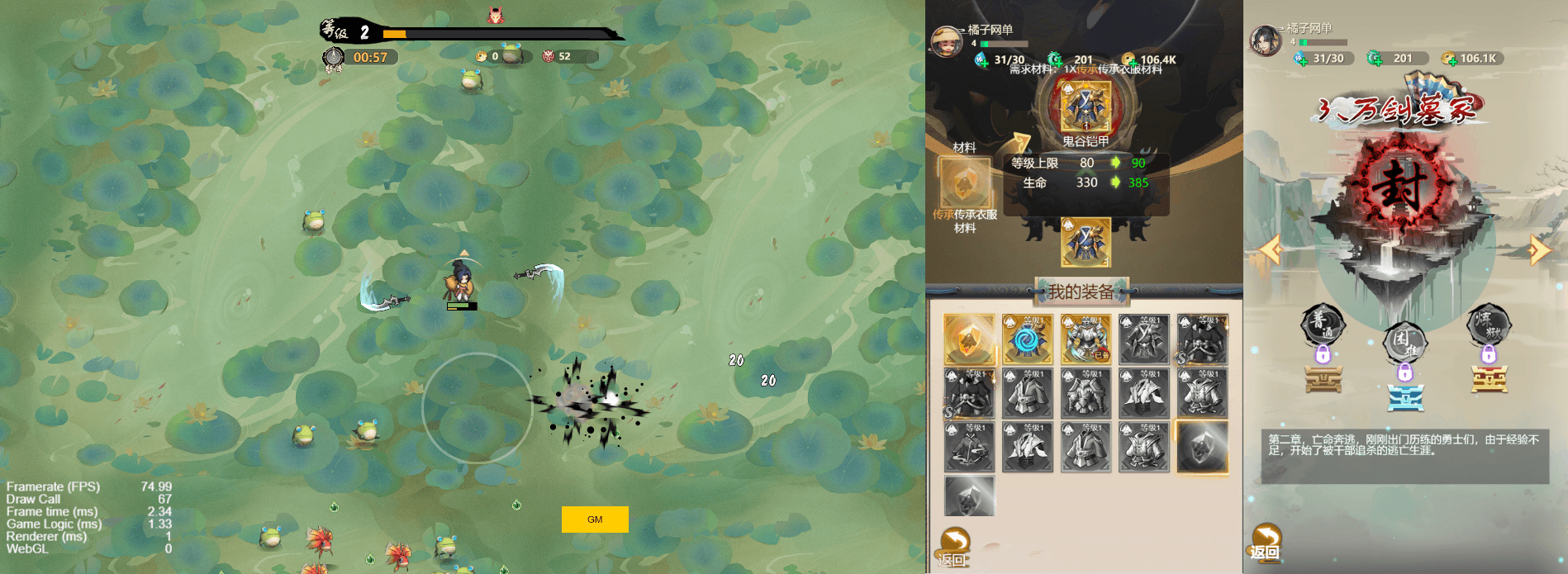1568x574 pixels.
Task: Open the bronze treasure chest on the left
Action: pyautogui.click(x=1323, y=379)
